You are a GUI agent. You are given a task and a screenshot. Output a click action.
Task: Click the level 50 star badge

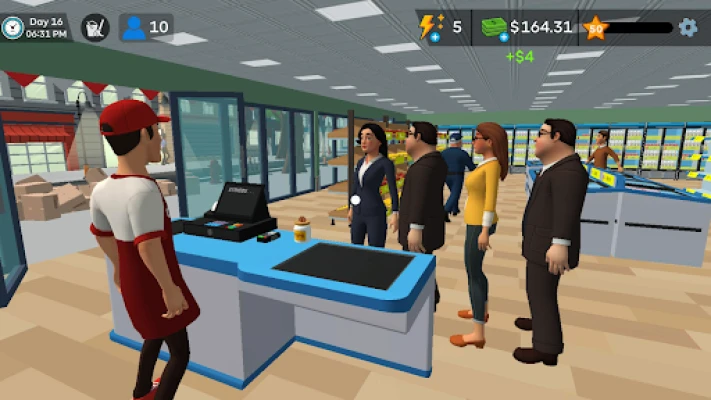(595, 27)
